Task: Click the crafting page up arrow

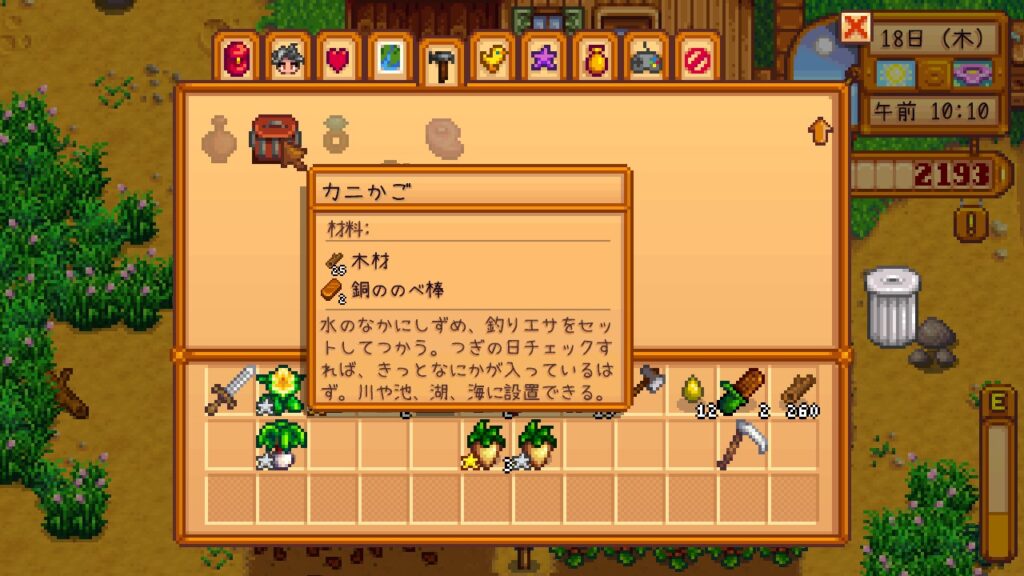Action: [x=820, y=129]
